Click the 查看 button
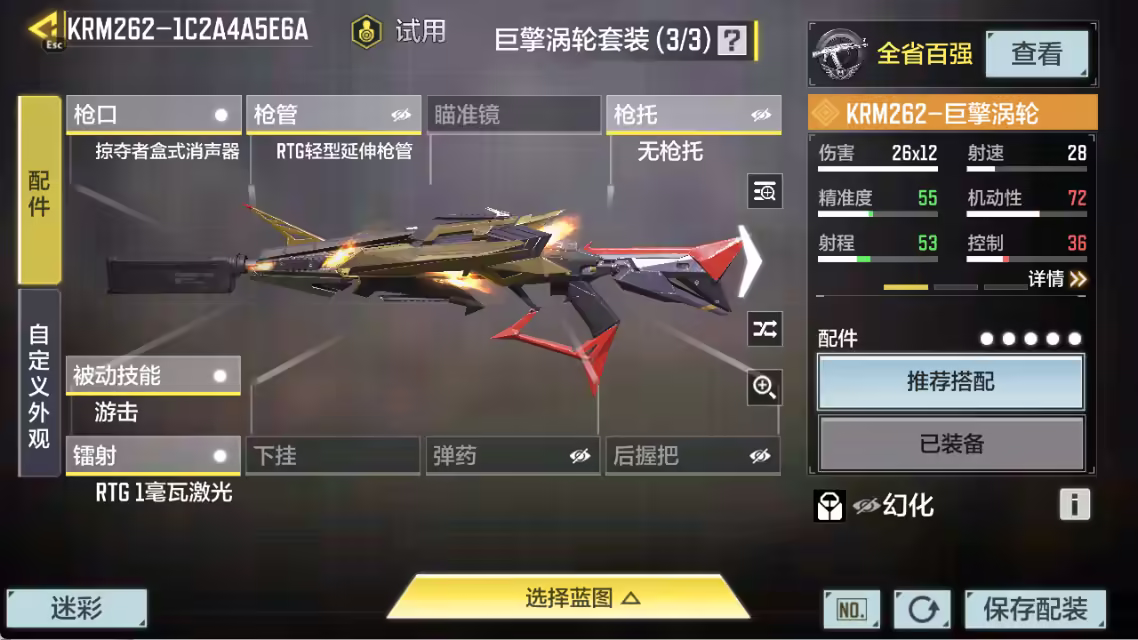The image size is (1138, 640). pyautogui.click(x=1036, y=54)
